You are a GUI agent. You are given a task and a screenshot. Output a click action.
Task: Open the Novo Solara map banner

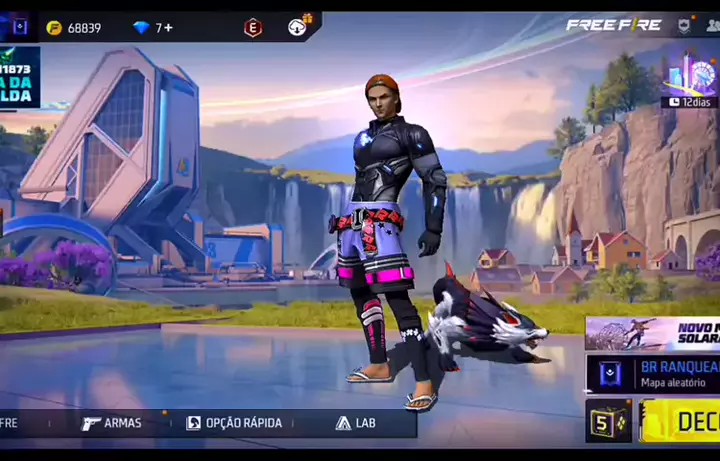(x=652, y=333)
